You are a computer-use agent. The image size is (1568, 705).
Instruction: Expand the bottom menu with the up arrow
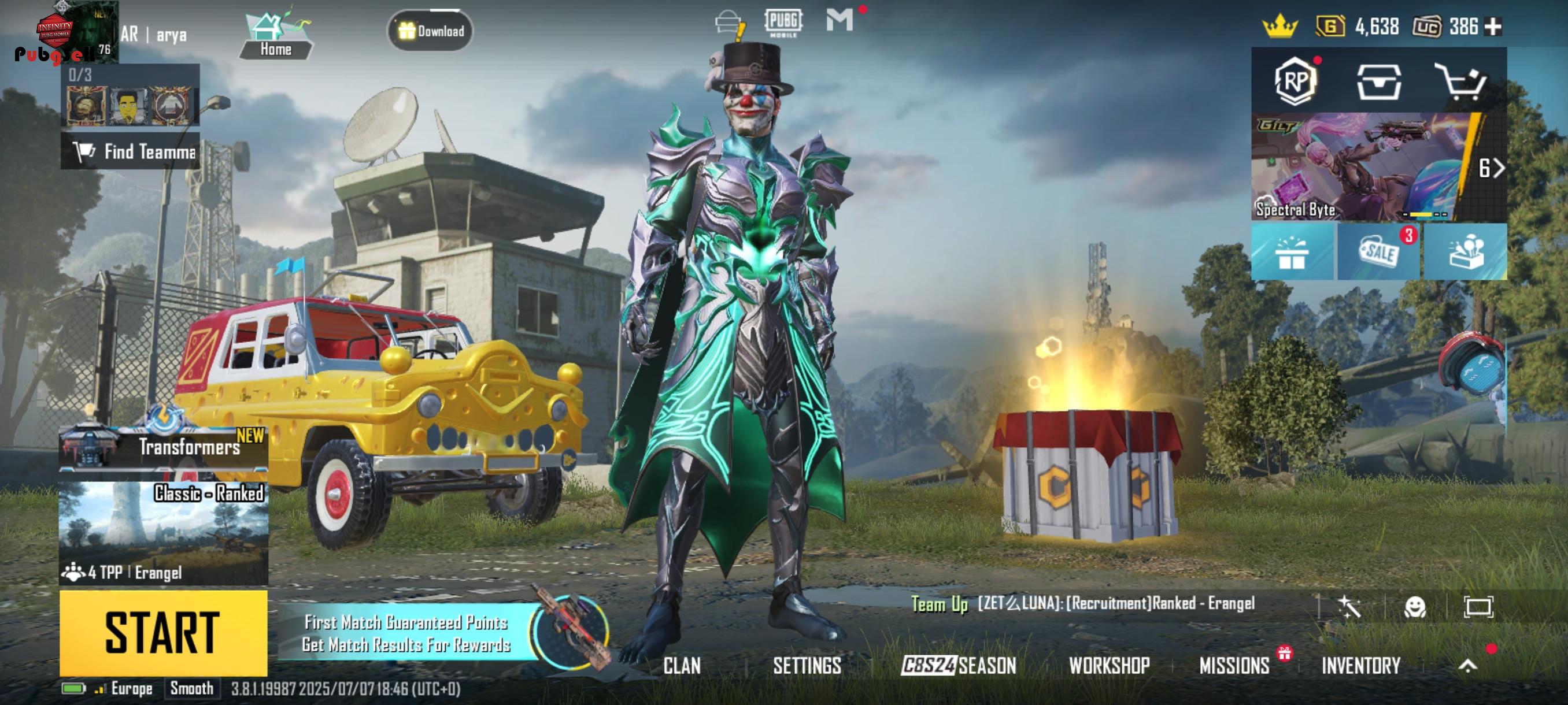(1467, 666)
